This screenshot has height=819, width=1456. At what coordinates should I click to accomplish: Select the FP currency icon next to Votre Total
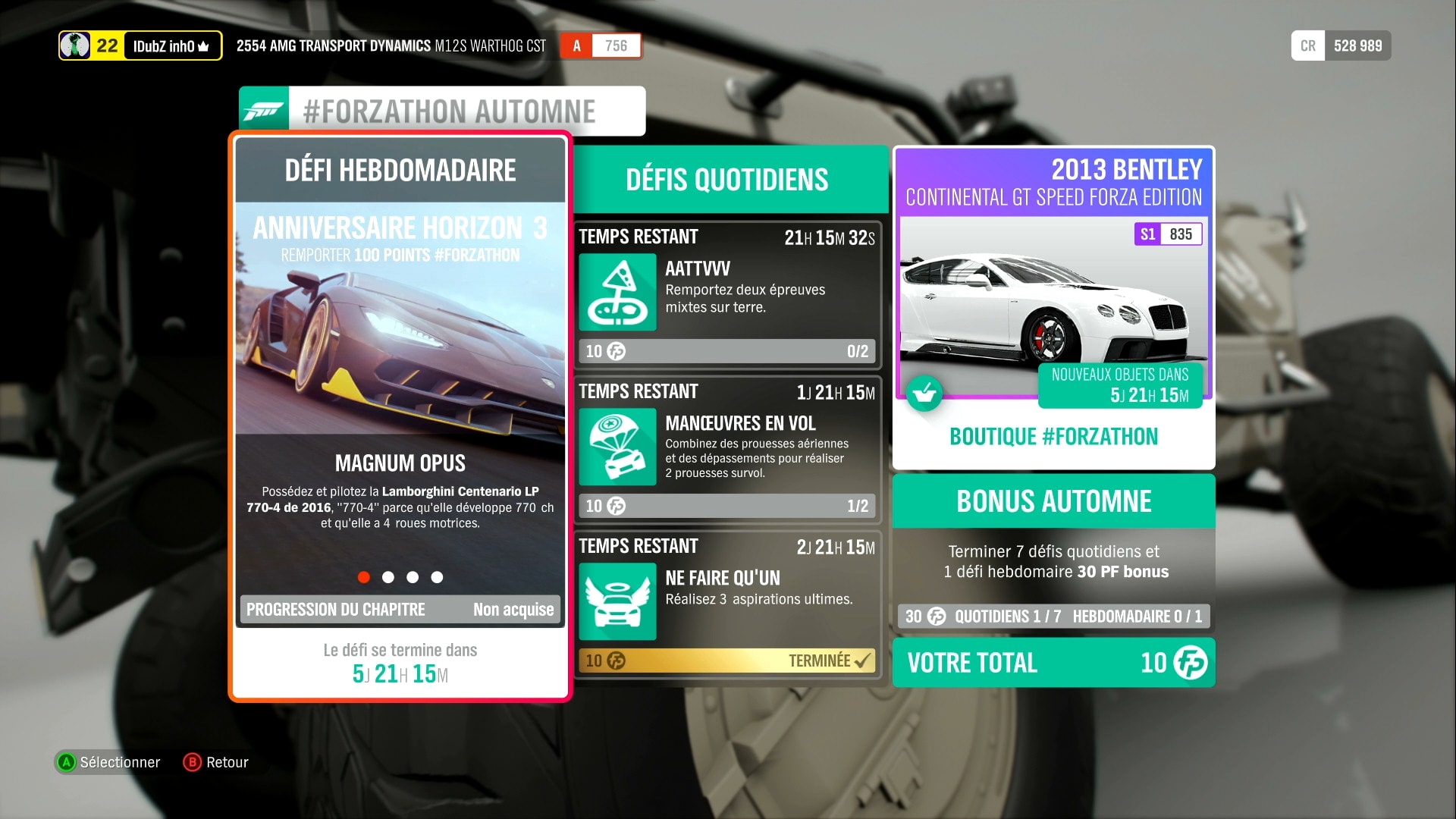coord(1191,663)
